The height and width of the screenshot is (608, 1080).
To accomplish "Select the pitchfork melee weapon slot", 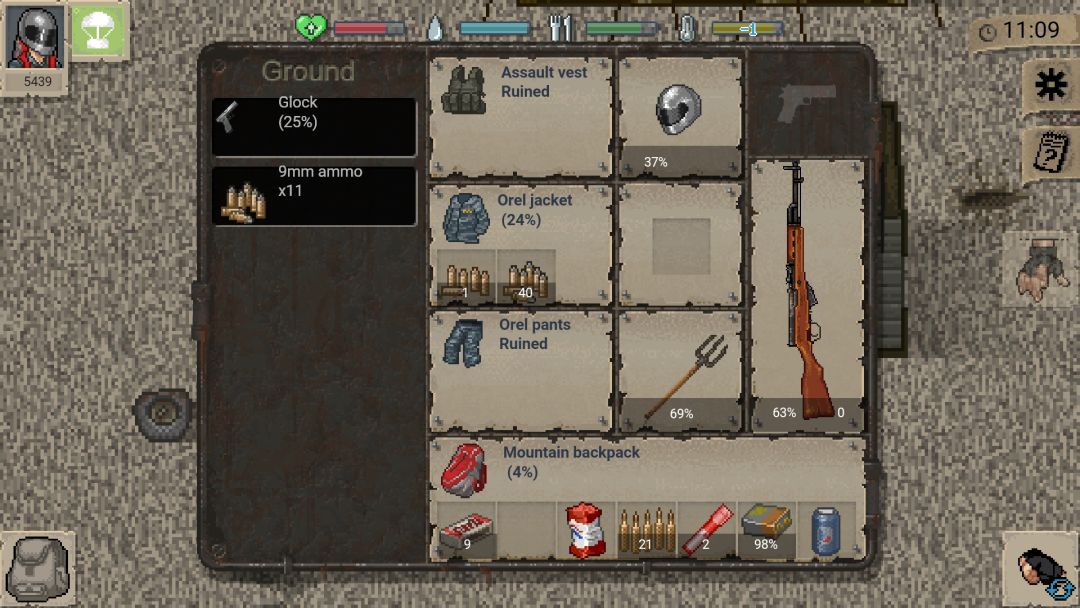I will tap(681, 371).
